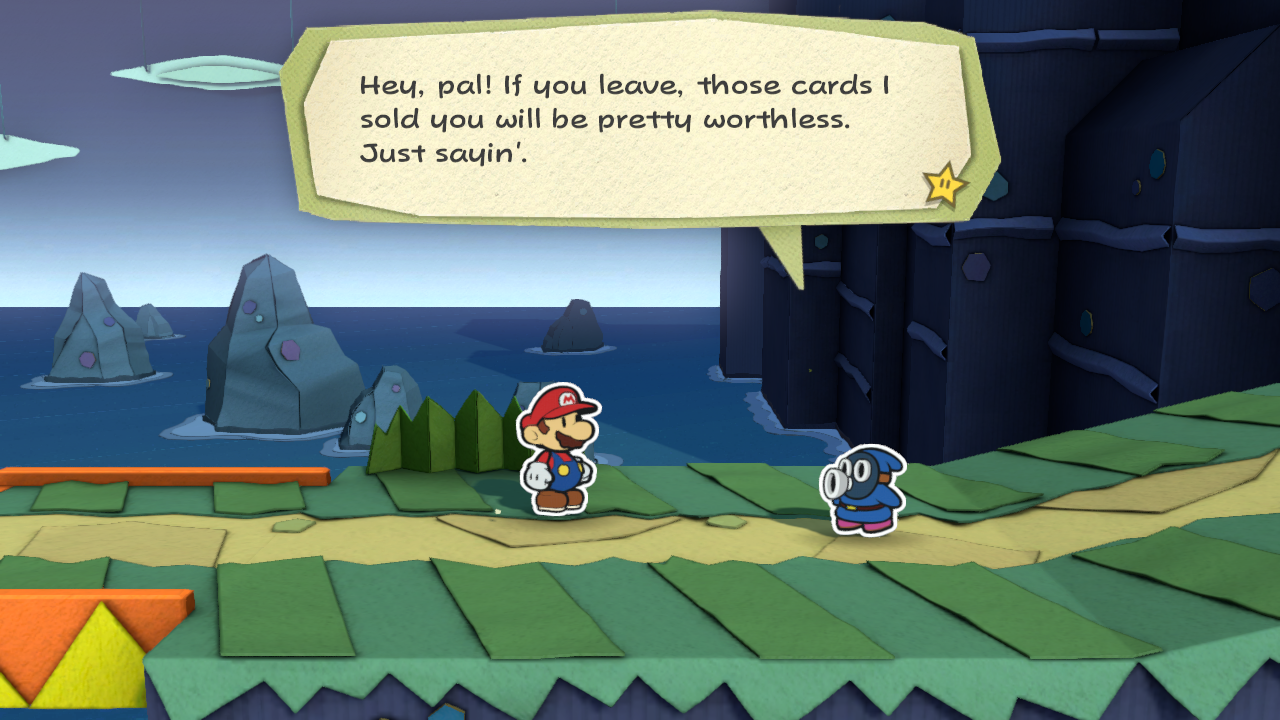The image size is (1280, 720).
Task: Select the Shy Guy character sprite
Action: click(866, 490)
